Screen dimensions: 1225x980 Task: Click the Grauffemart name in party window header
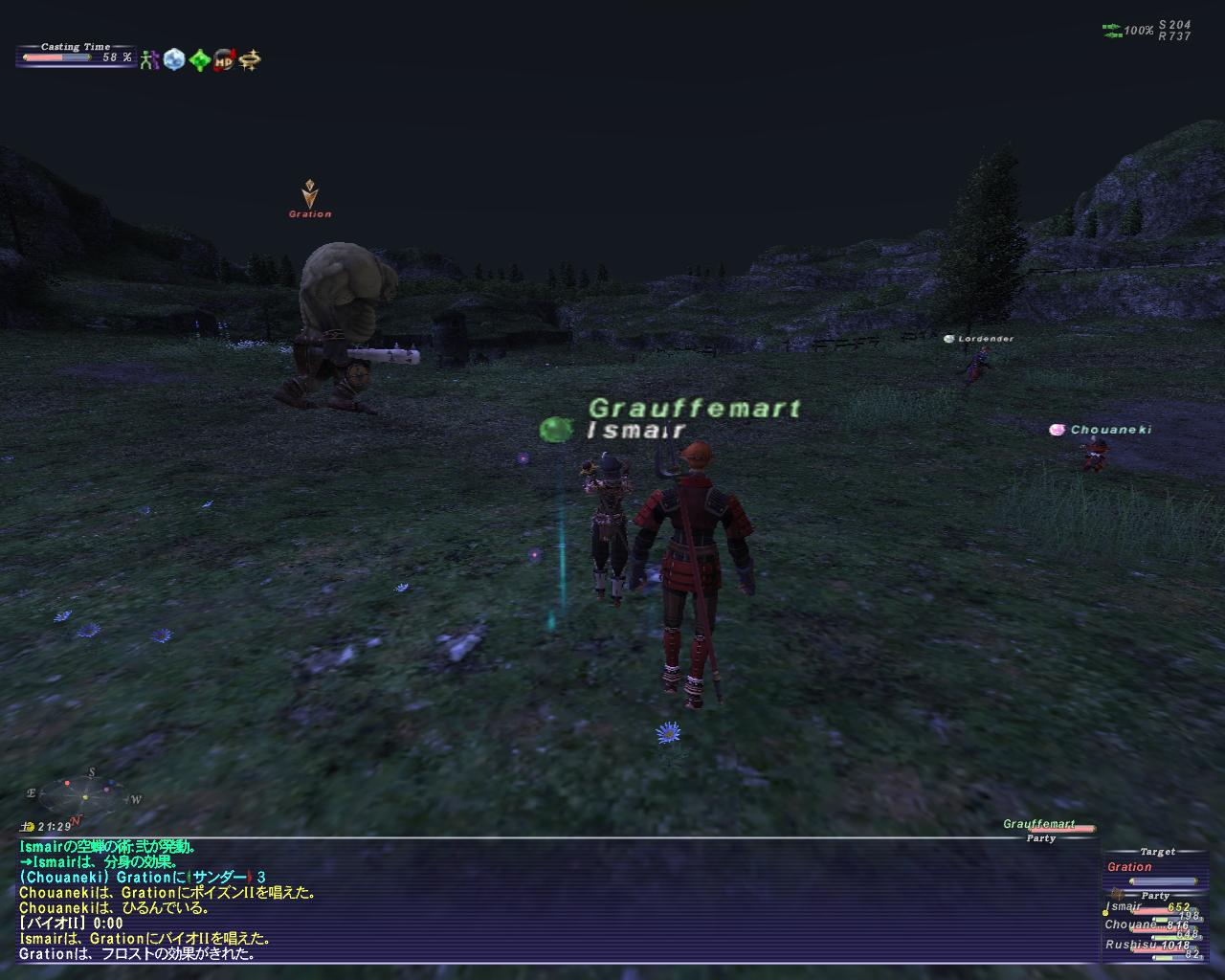click(1039, 824)
